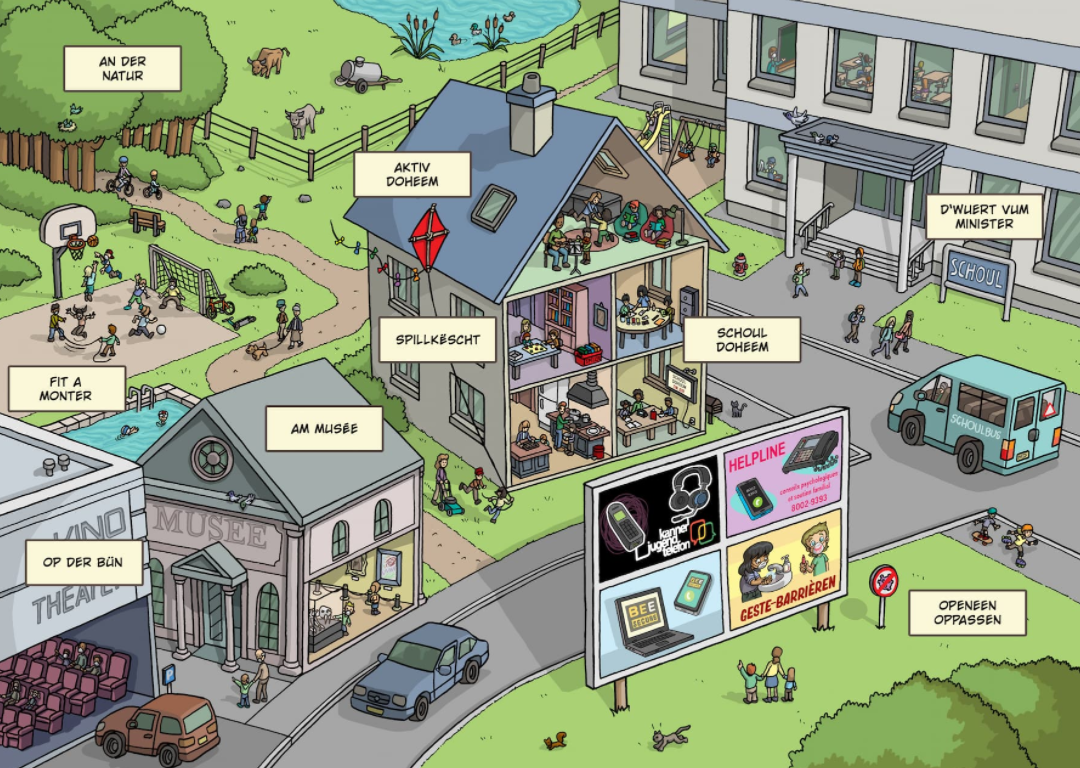1080x768 pixels.
Task: Open the 'Am Musée' section
Action: (x=323, y=428)
